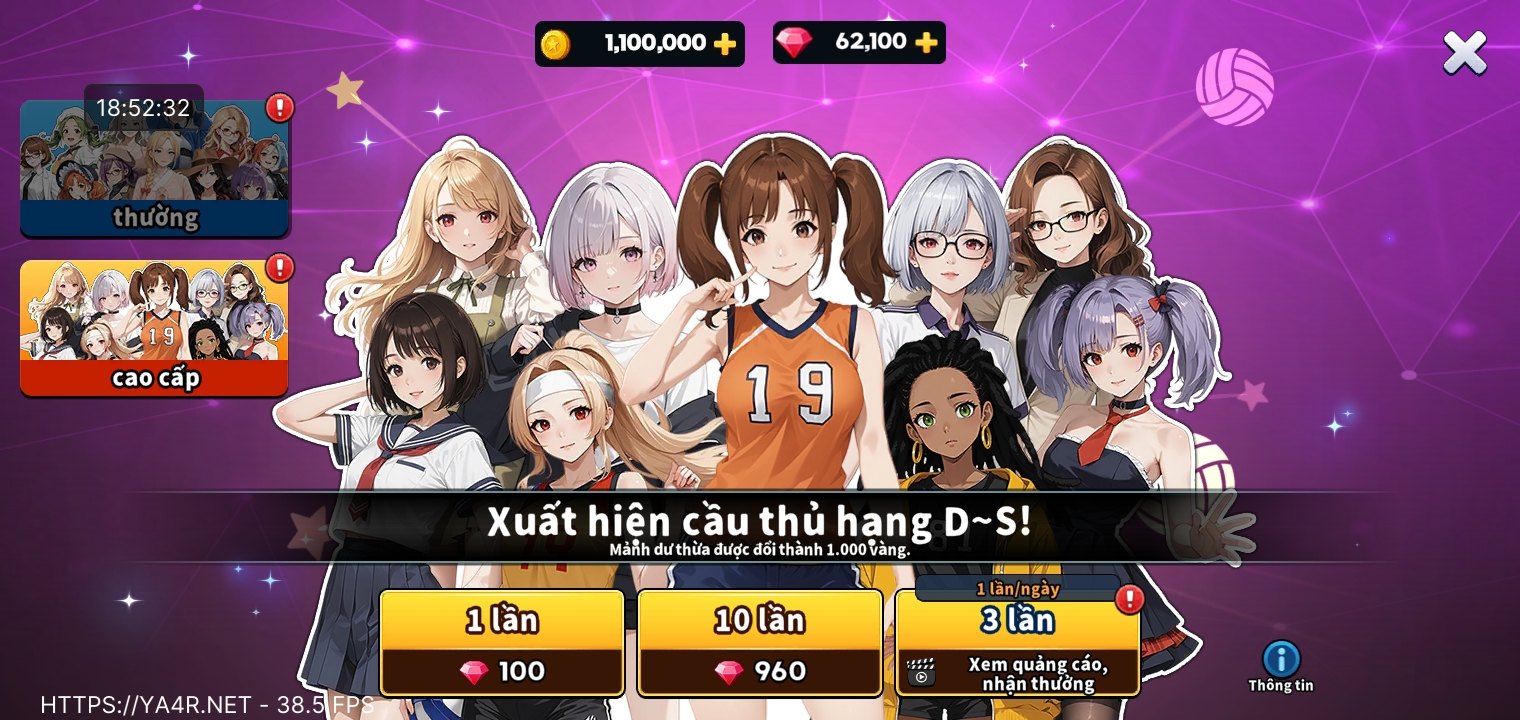Close the gacha screen with the X
This screenshot has height=720, width=1520.
point(1464,52)
